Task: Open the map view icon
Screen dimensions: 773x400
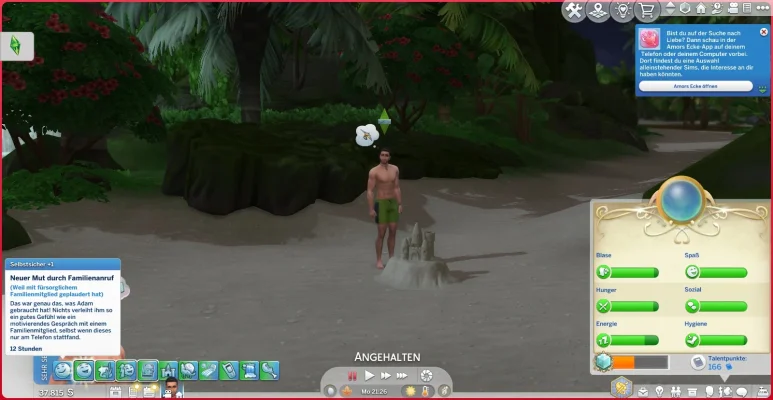Action: (x=597, y=10)
